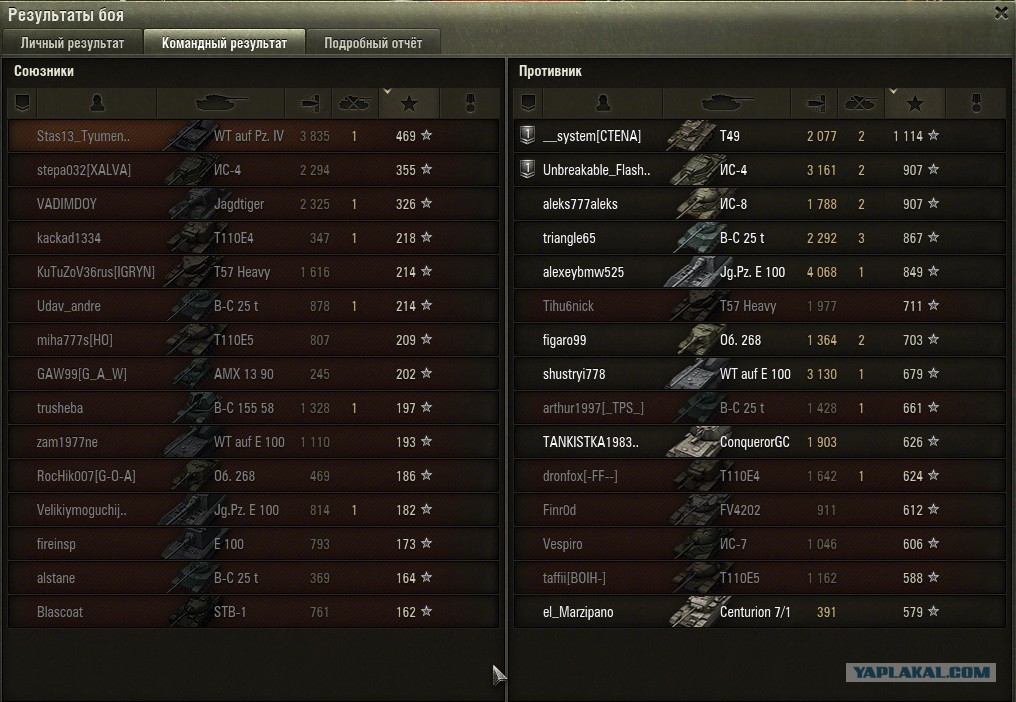Close the battle results window

1001,13
